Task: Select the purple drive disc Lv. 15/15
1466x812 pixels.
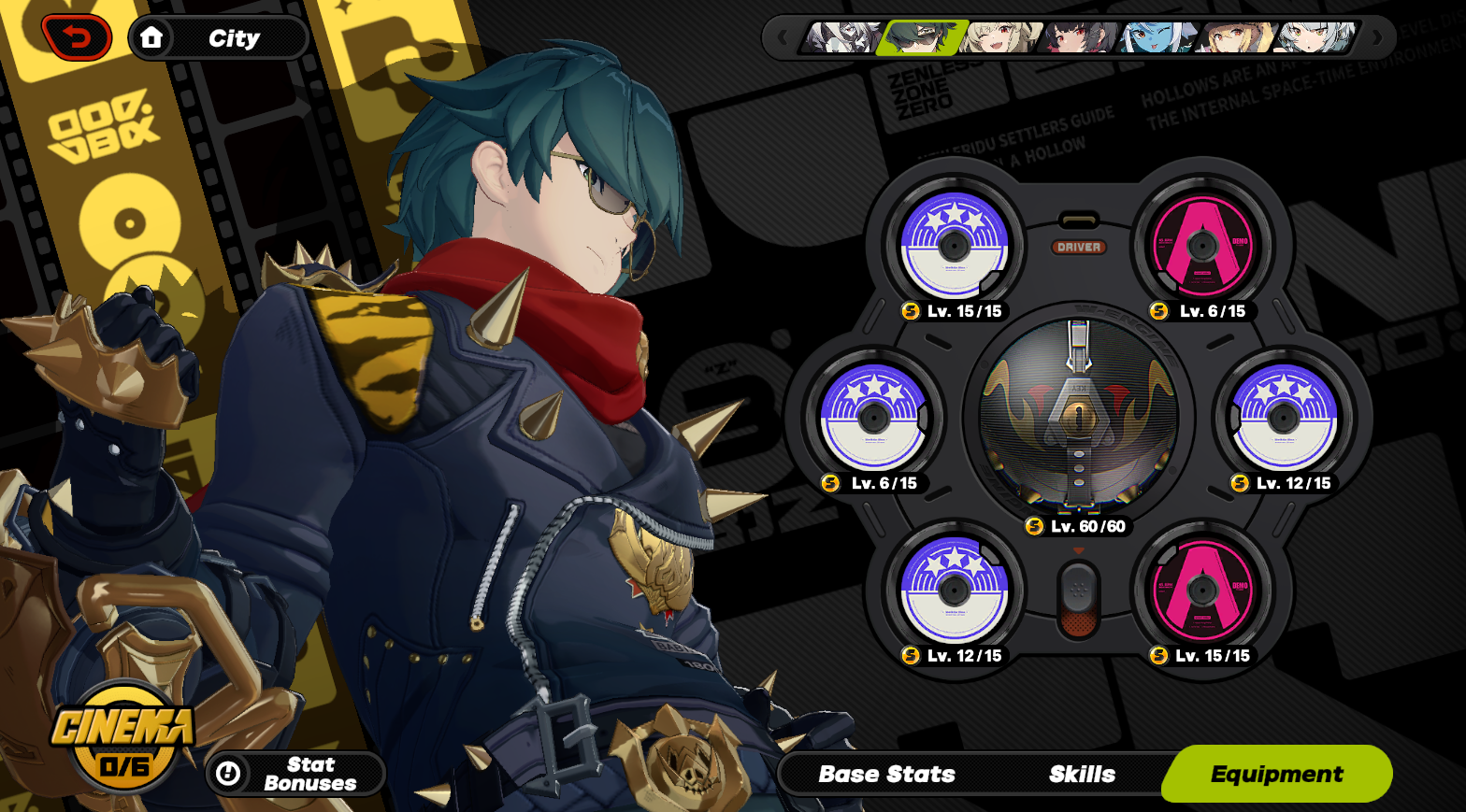Action: 954,245
